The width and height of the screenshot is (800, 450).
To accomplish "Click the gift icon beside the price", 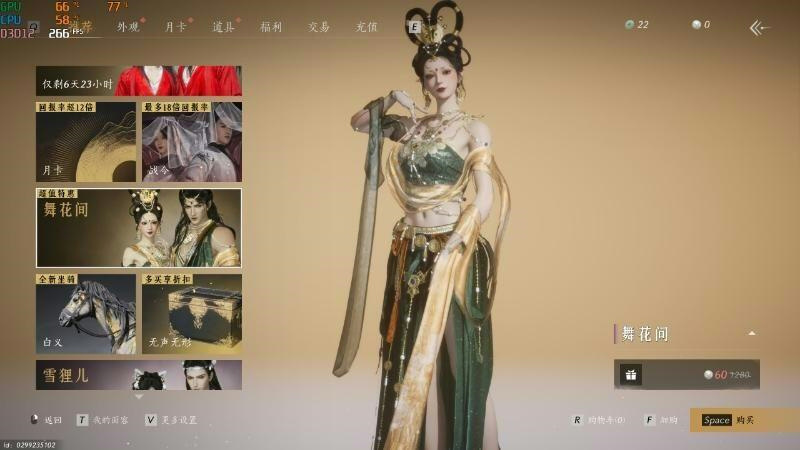I will [630, 375].
